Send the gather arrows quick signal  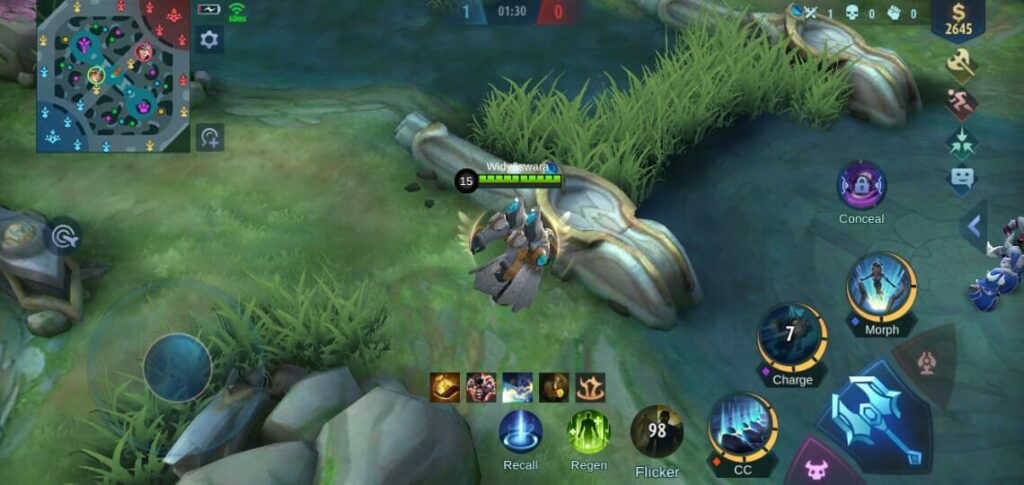click(961, 142)
